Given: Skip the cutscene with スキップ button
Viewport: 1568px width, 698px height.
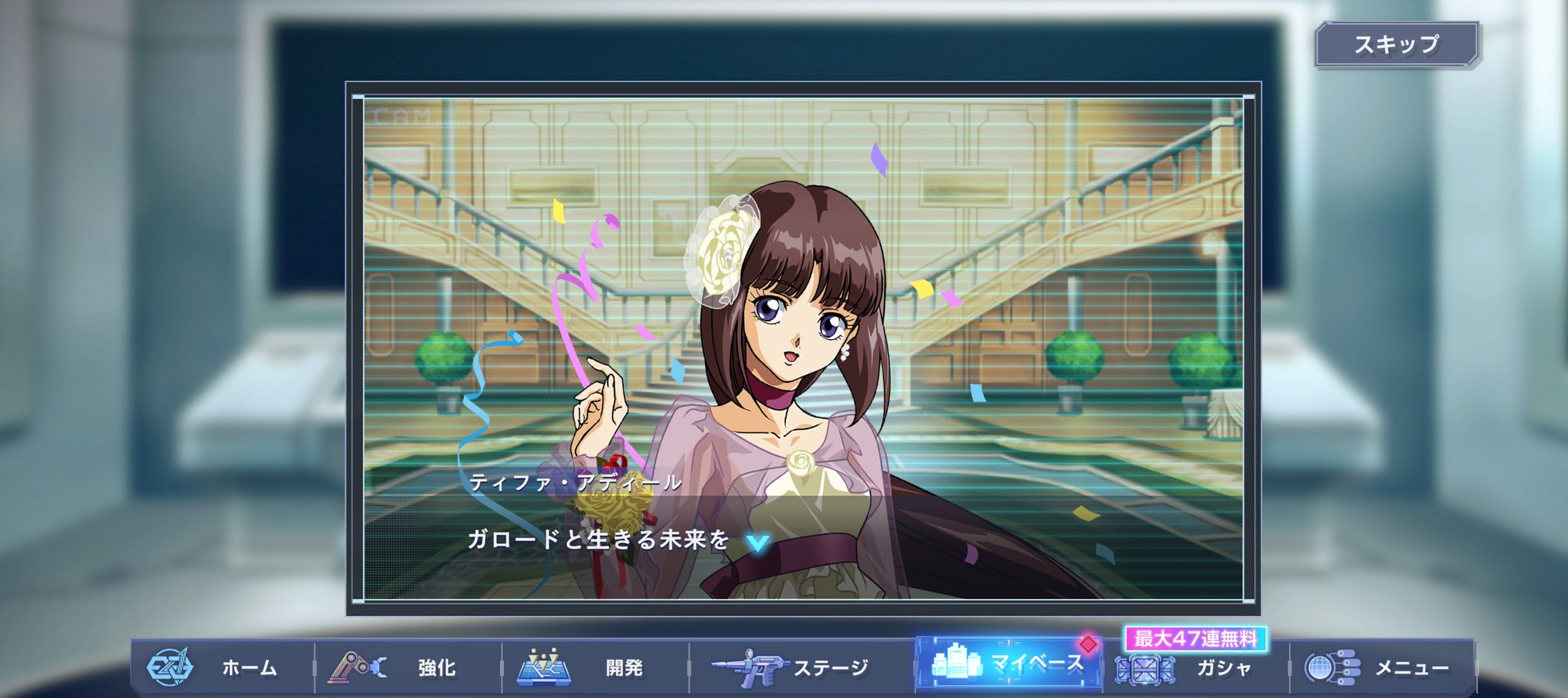Looking at the screenshot, I should pyautogui.click(x=1396, y=44).
